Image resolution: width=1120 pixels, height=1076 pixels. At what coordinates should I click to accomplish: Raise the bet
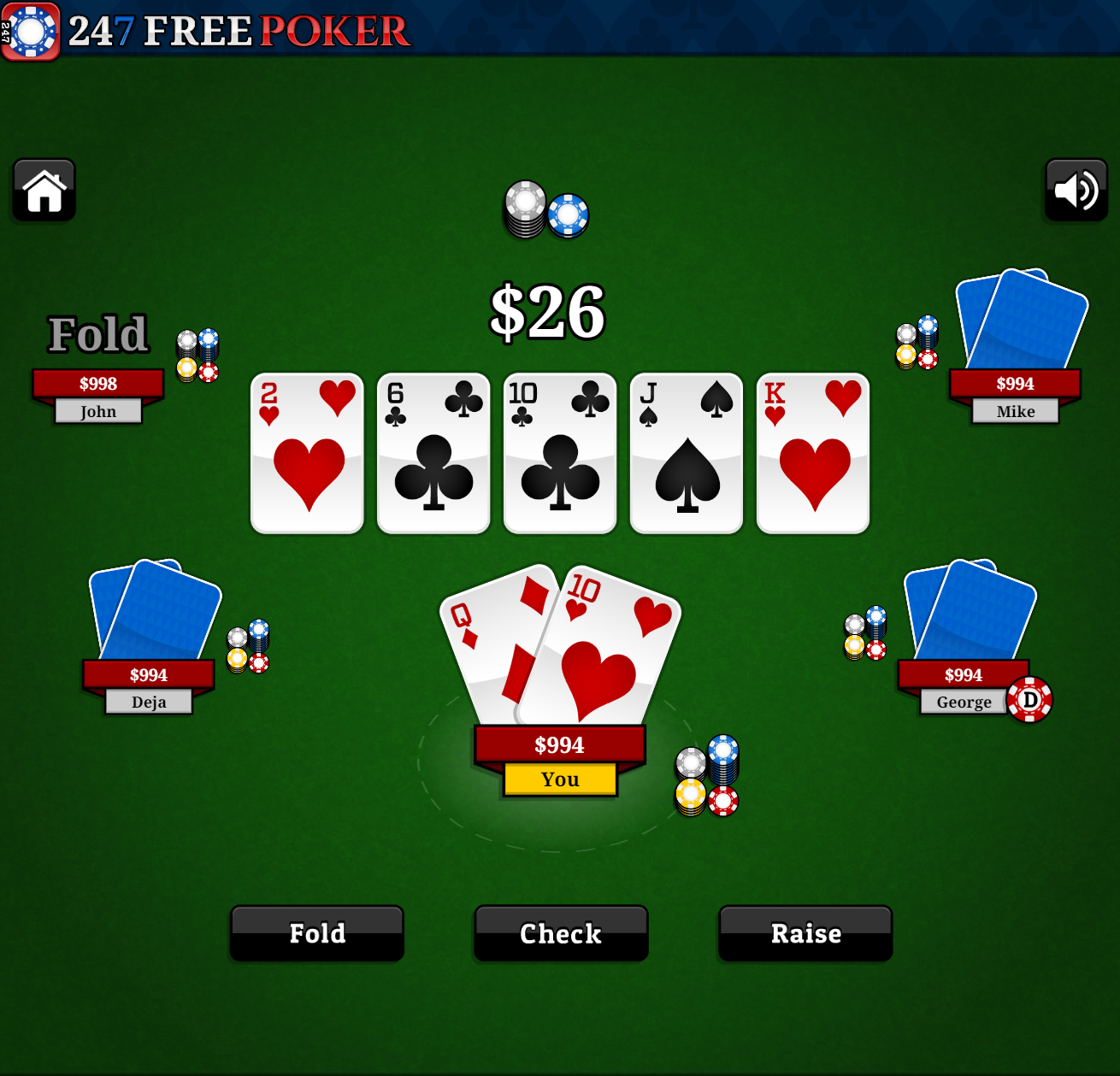pyautogui.click(x=805, y=933)
